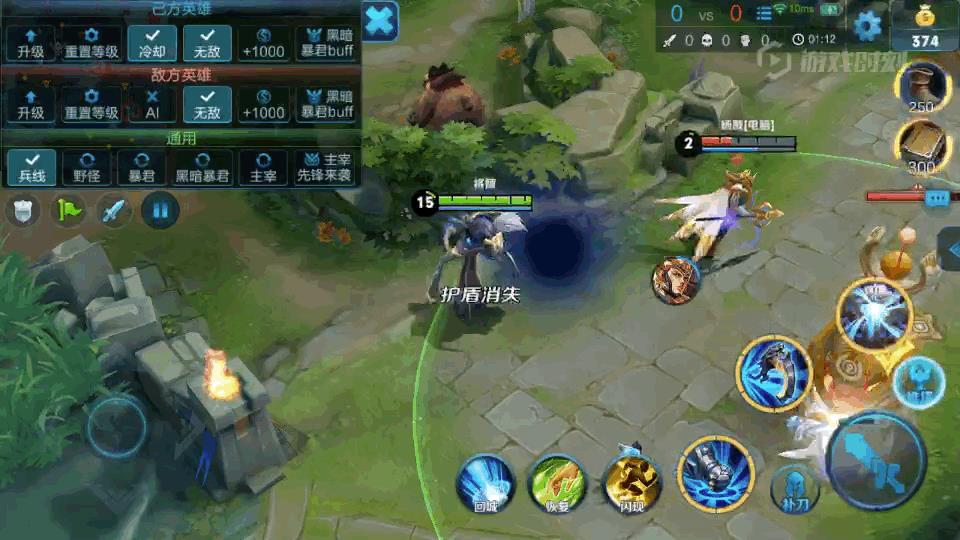Activate the 恢复 restore spell

[558, 482]
